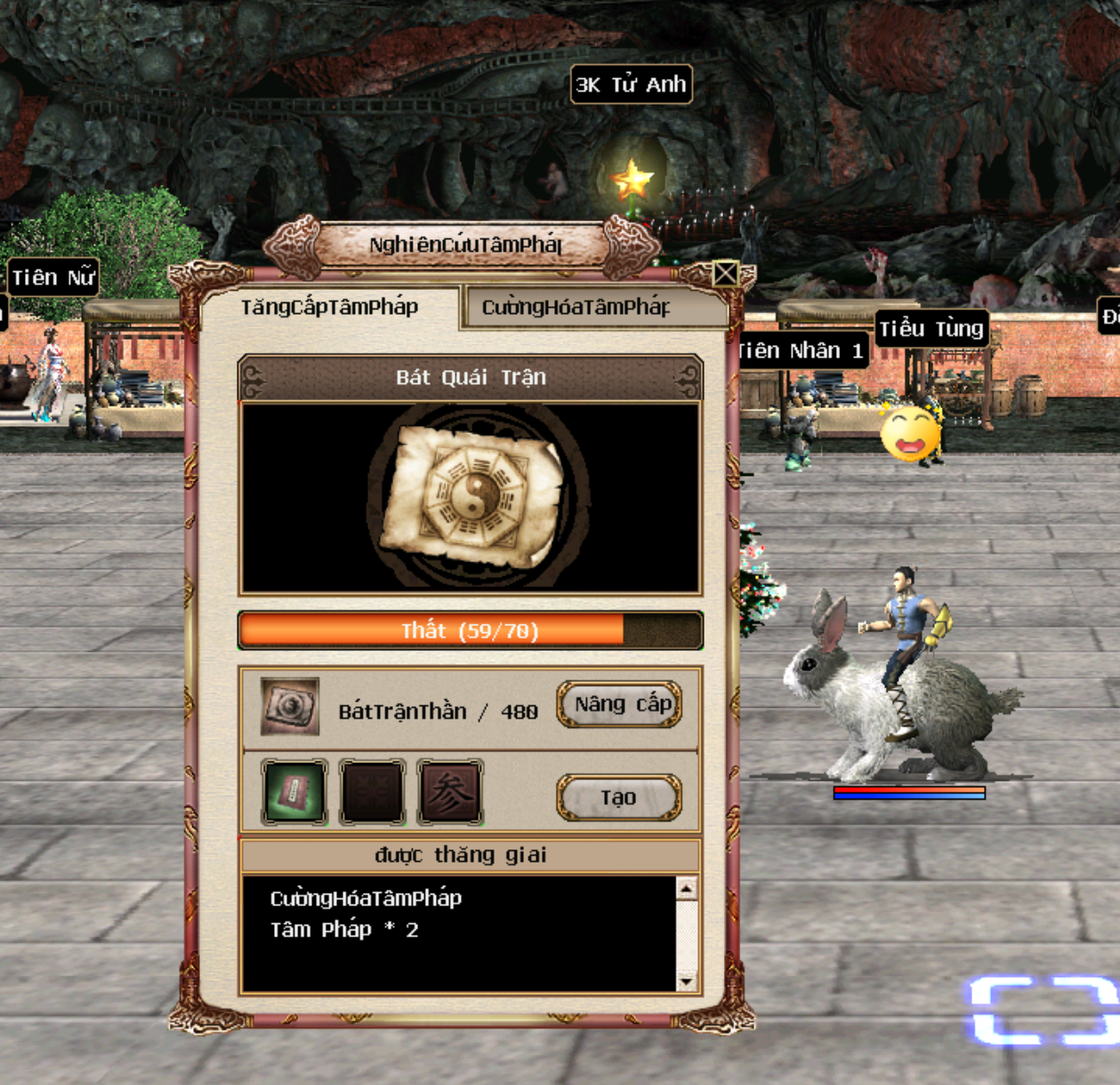Close the NghiênCứuTâmPháp window

pyautogui.click(x=725, y=273)
